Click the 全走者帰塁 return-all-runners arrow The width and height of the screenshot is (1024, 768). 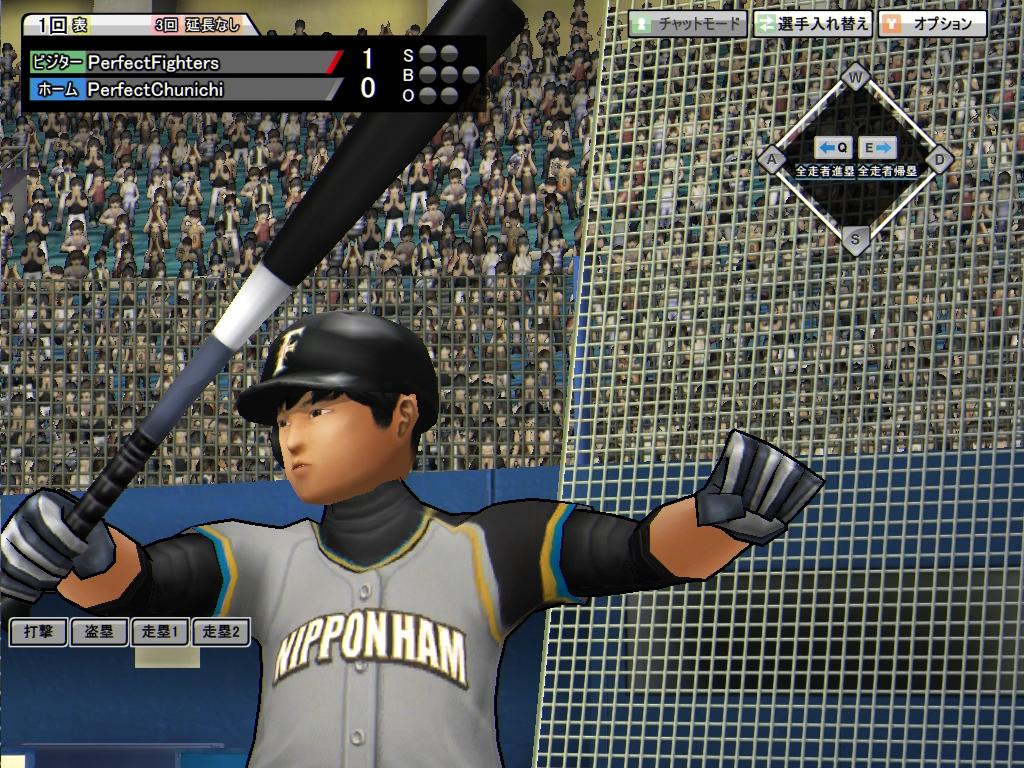(878, 149)
